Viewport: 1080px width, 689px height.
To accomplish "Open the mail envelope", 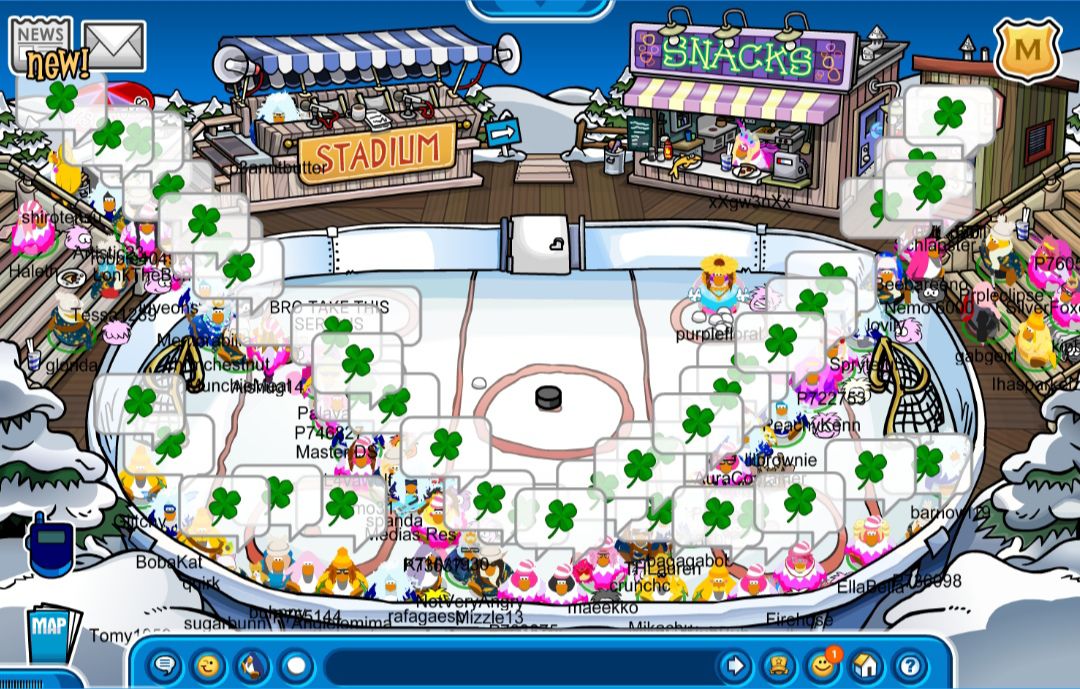I will pos(114,44).
